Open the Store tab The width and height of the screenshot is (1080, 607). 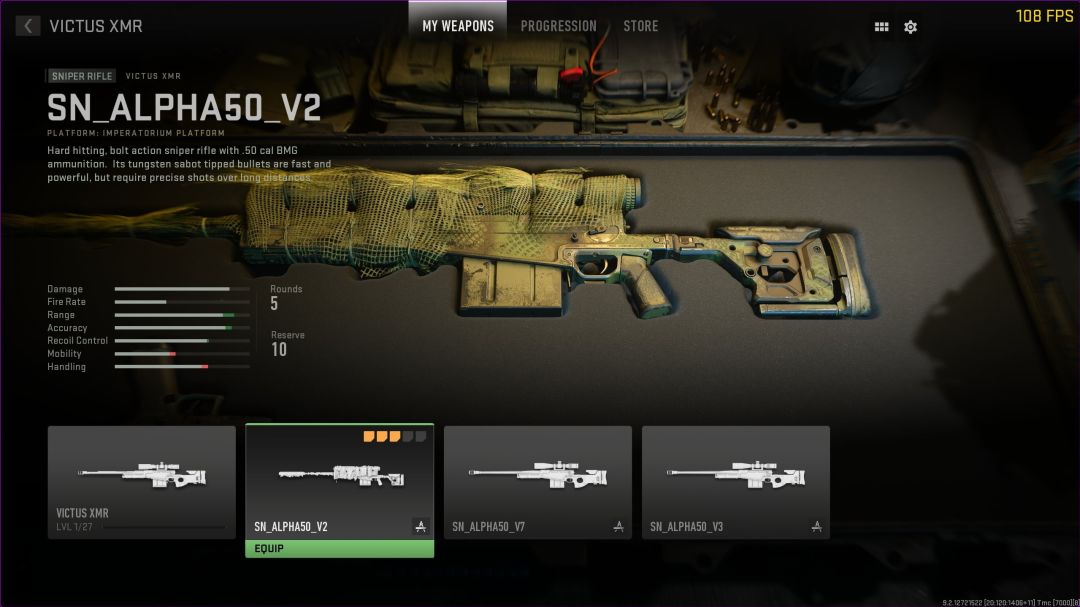640,26
